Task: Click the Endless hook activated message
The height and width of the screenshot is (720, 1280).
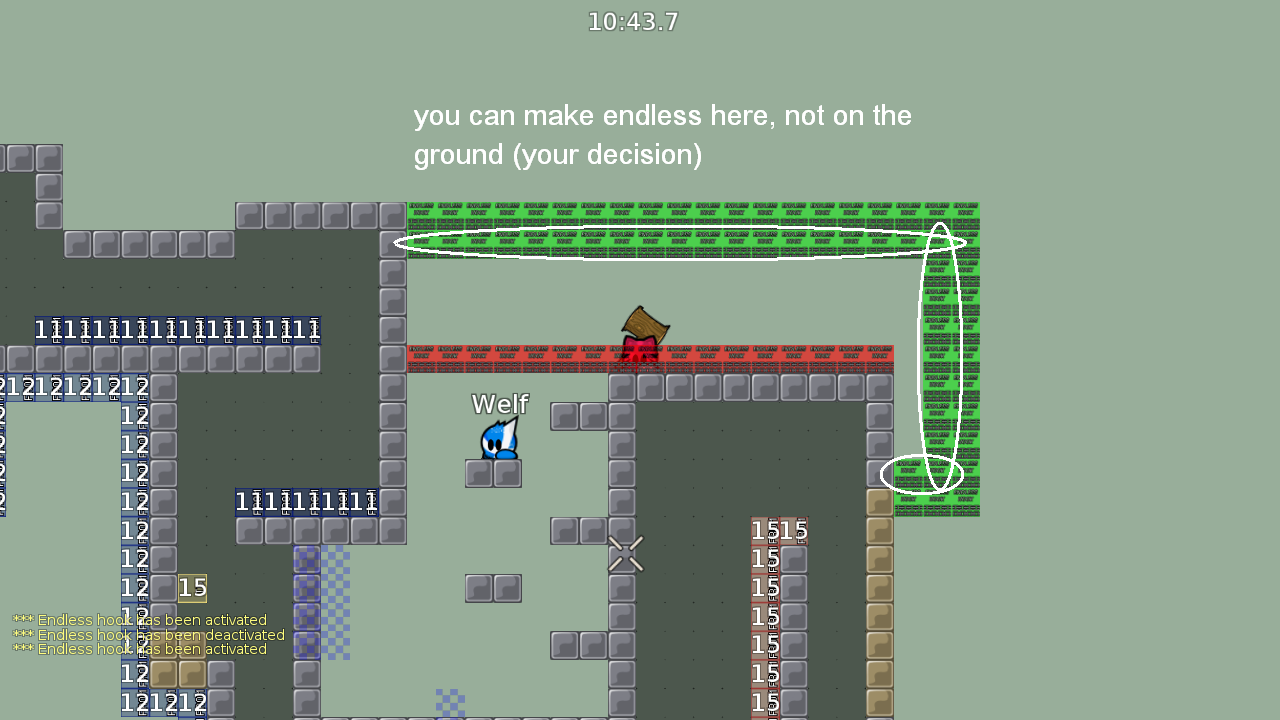Action: pos(140,620)
